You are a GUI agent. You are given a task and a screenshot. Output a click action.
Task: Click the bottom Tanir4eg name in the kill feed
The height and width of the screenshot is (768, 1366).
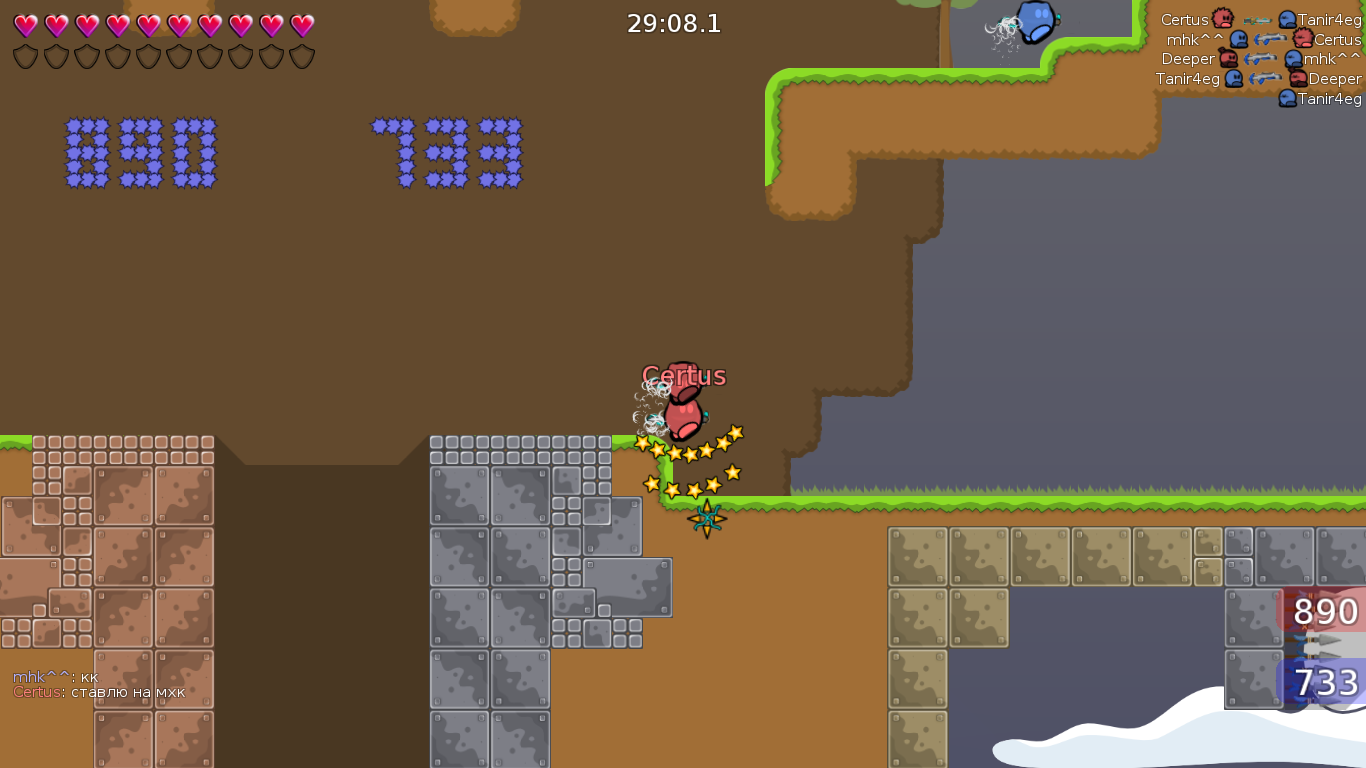[x=1330, y=98]
